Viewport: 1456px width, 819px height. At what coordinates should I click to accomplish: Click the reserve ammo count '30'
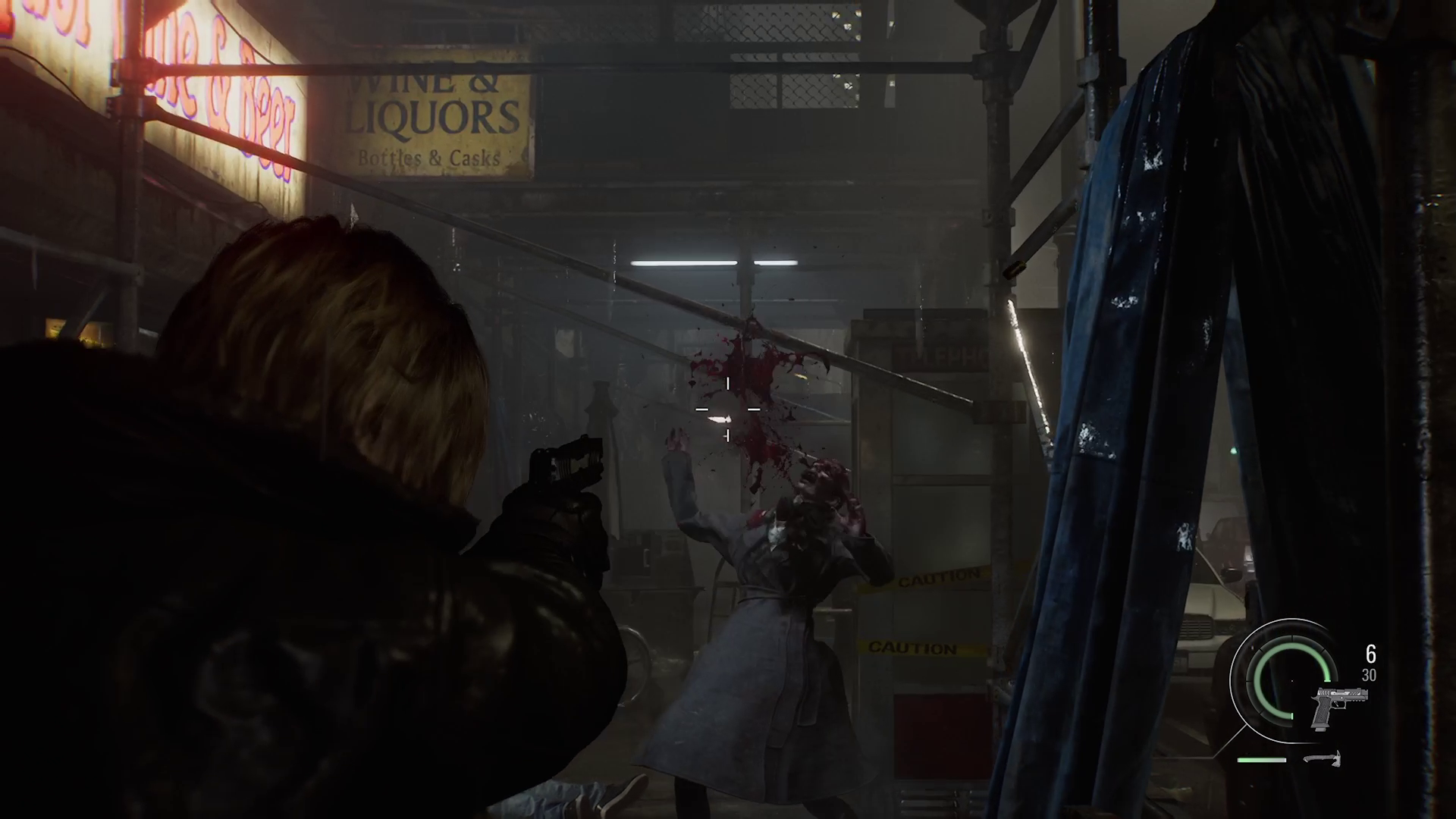point(1370,674)
